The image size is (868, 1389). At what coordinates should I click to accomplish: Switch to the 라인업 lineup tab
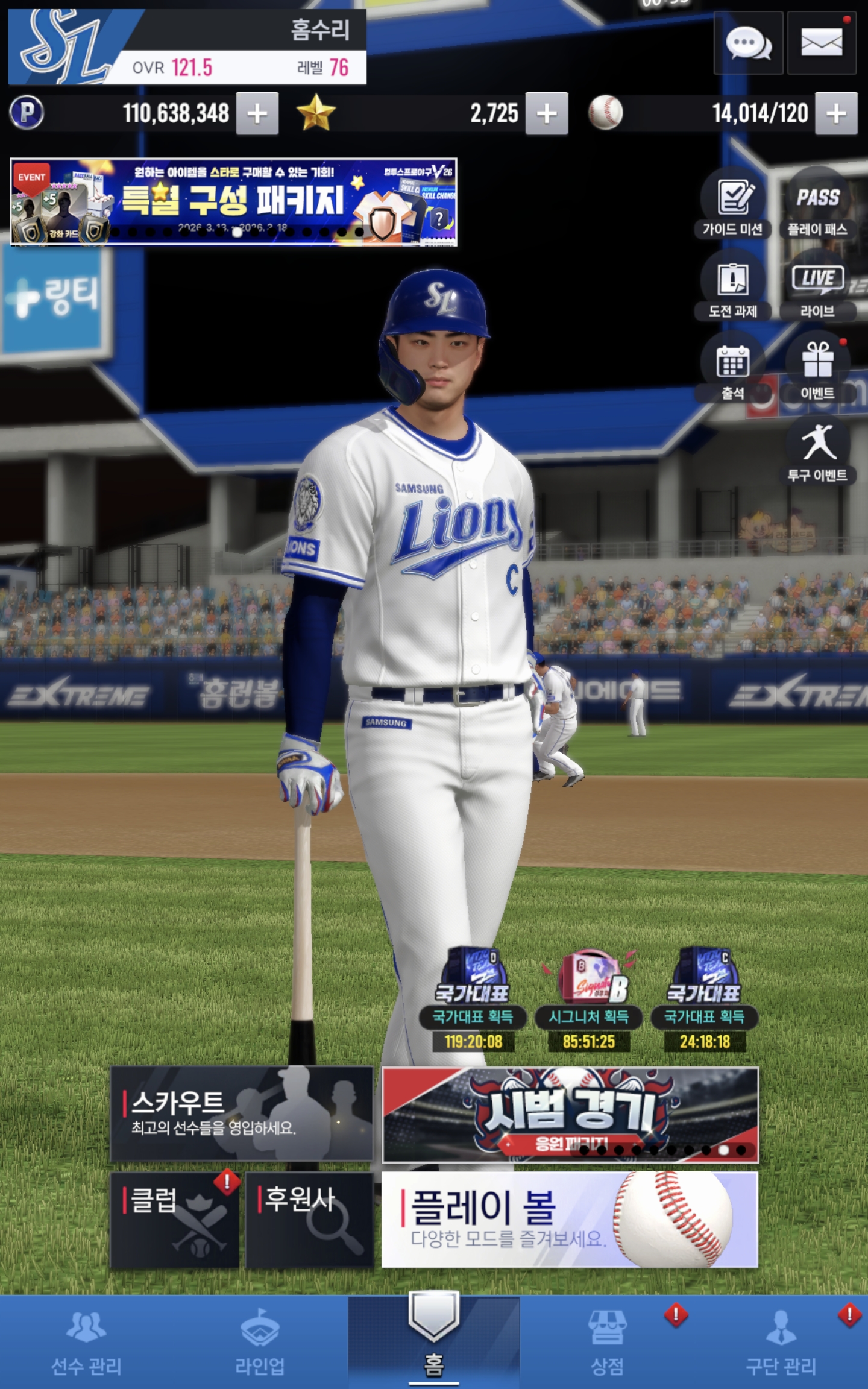click(260, 1342)
